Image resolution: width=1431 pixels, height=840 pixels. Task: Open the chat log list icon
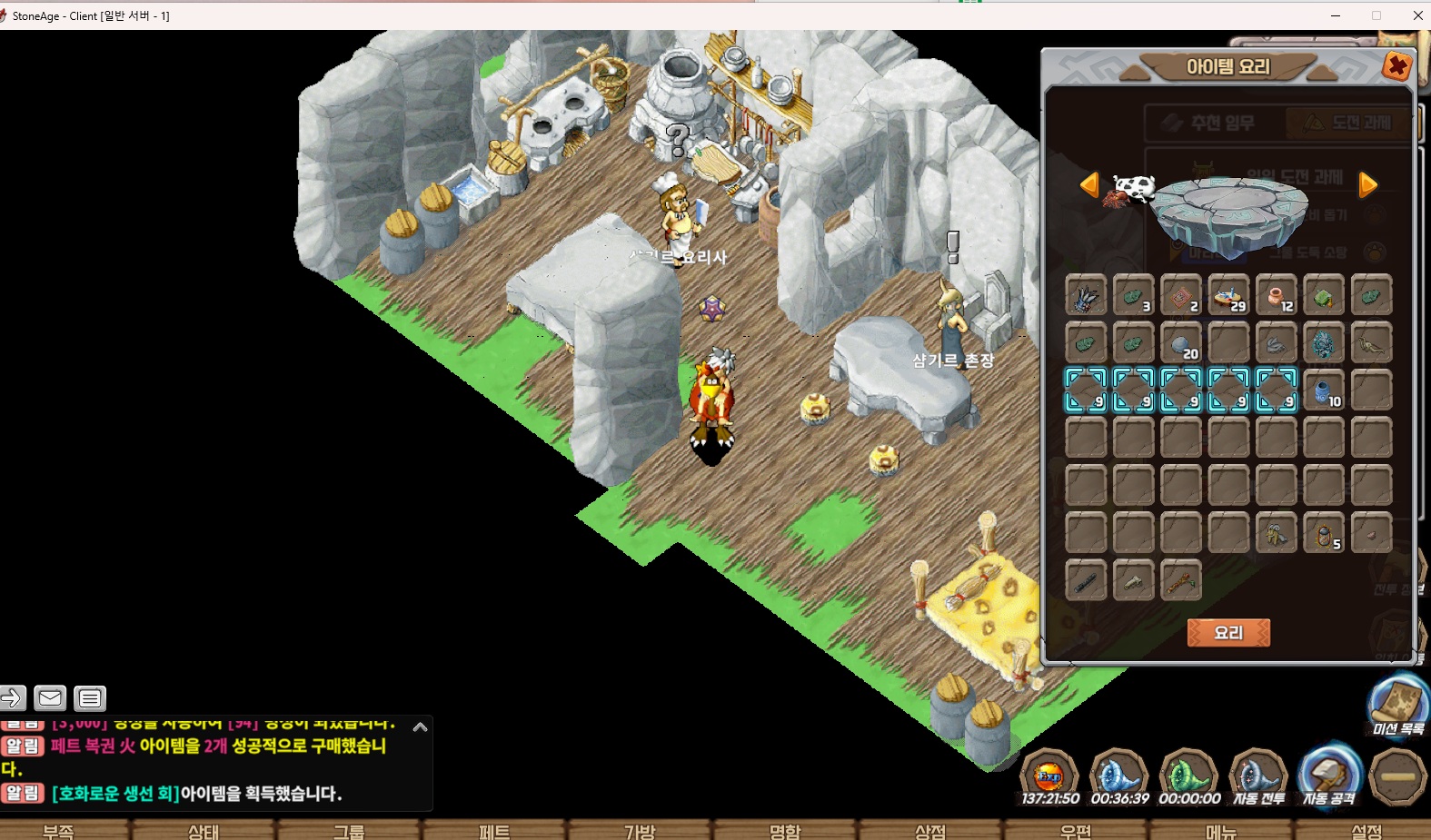tap(90, 697)
